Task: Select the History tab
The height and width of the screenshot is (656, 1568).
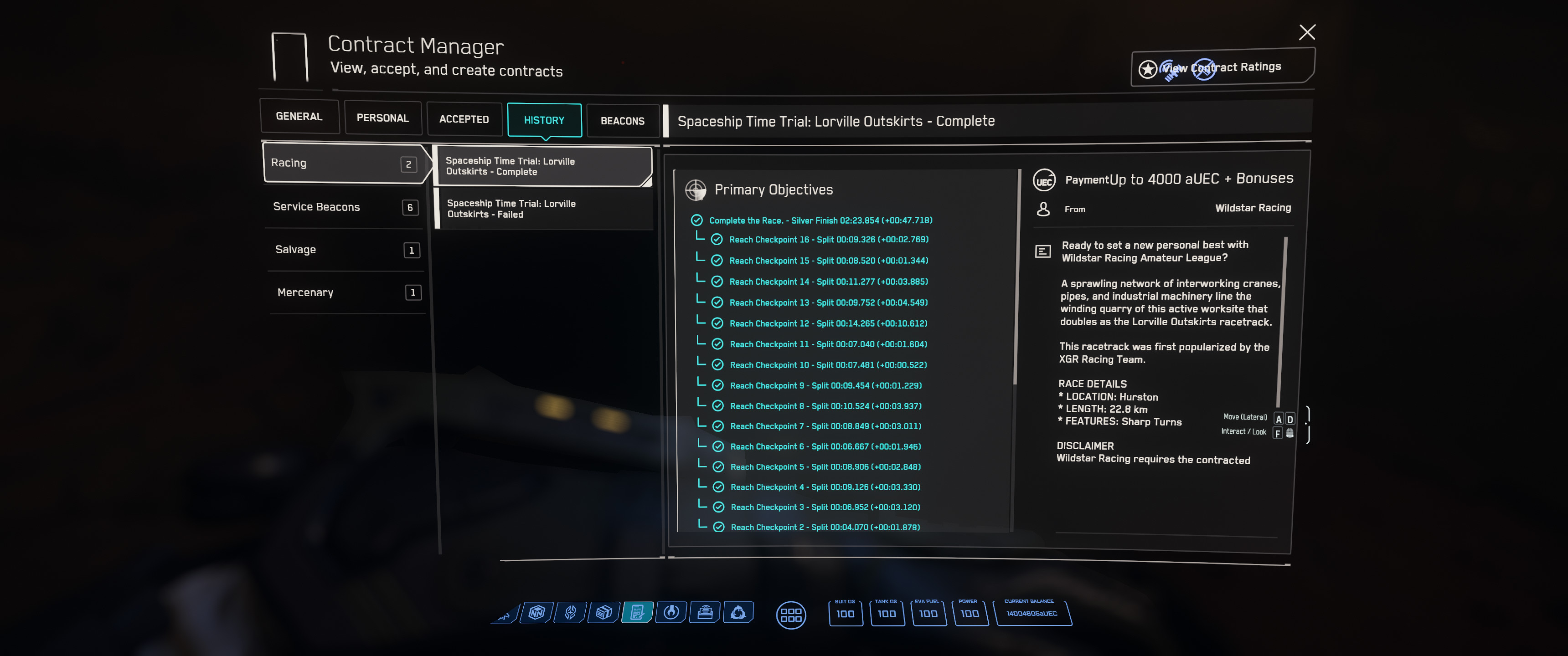Action: 544,120
